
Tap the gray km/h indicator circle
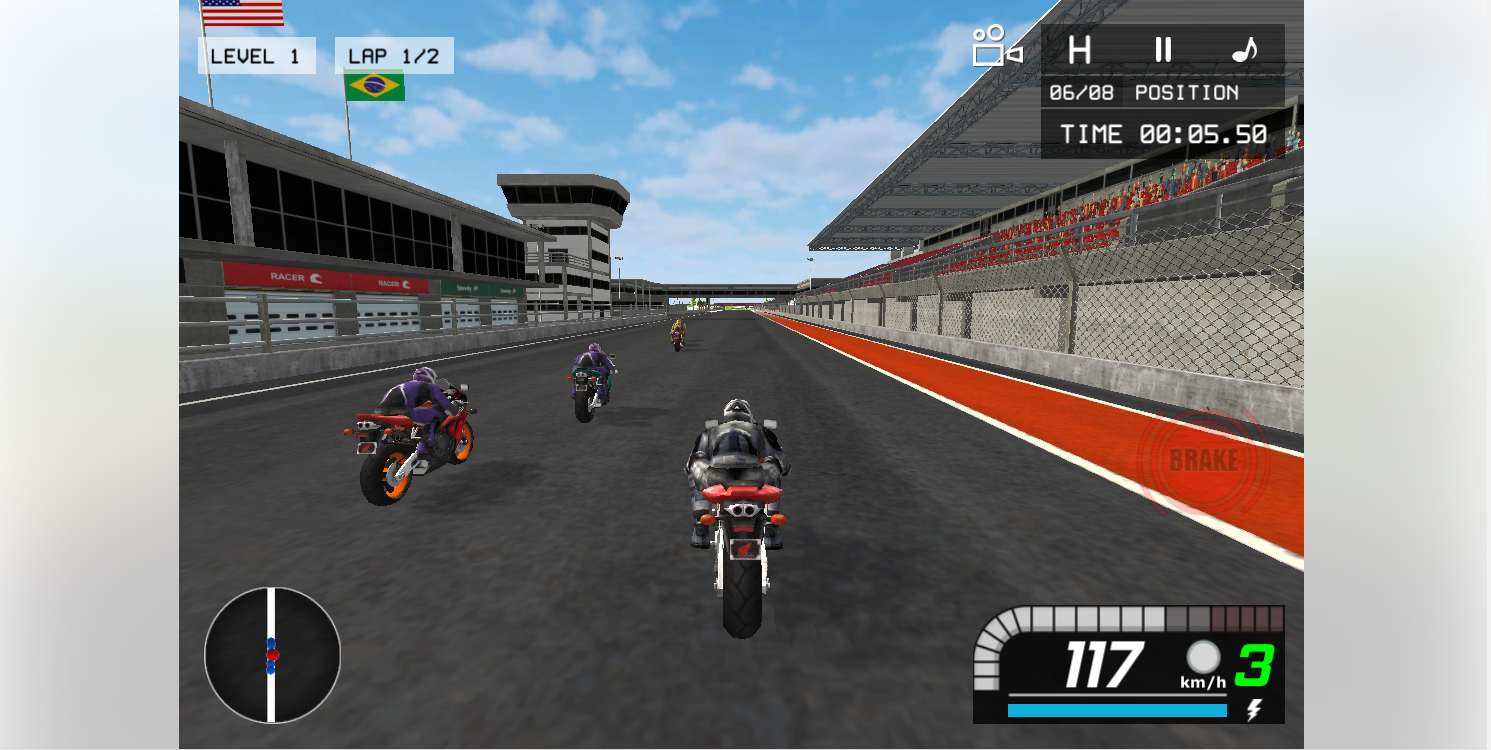pos(1204,659)
